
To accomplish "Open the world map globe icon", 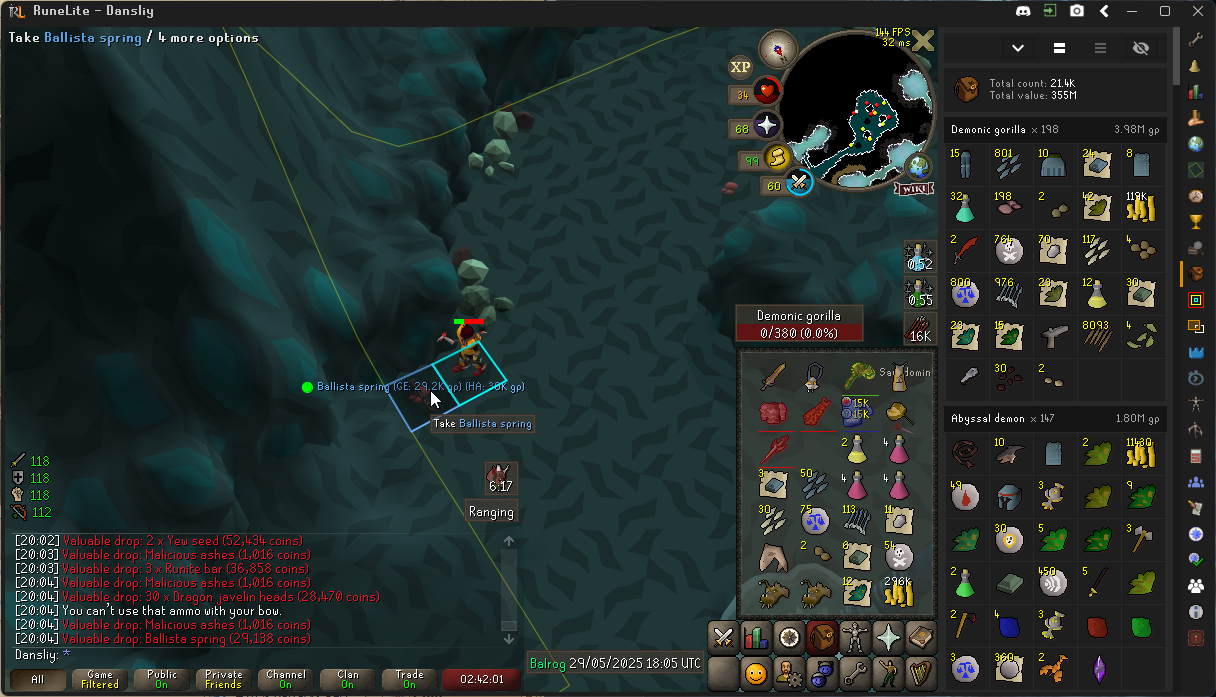I will click(917, 165).
